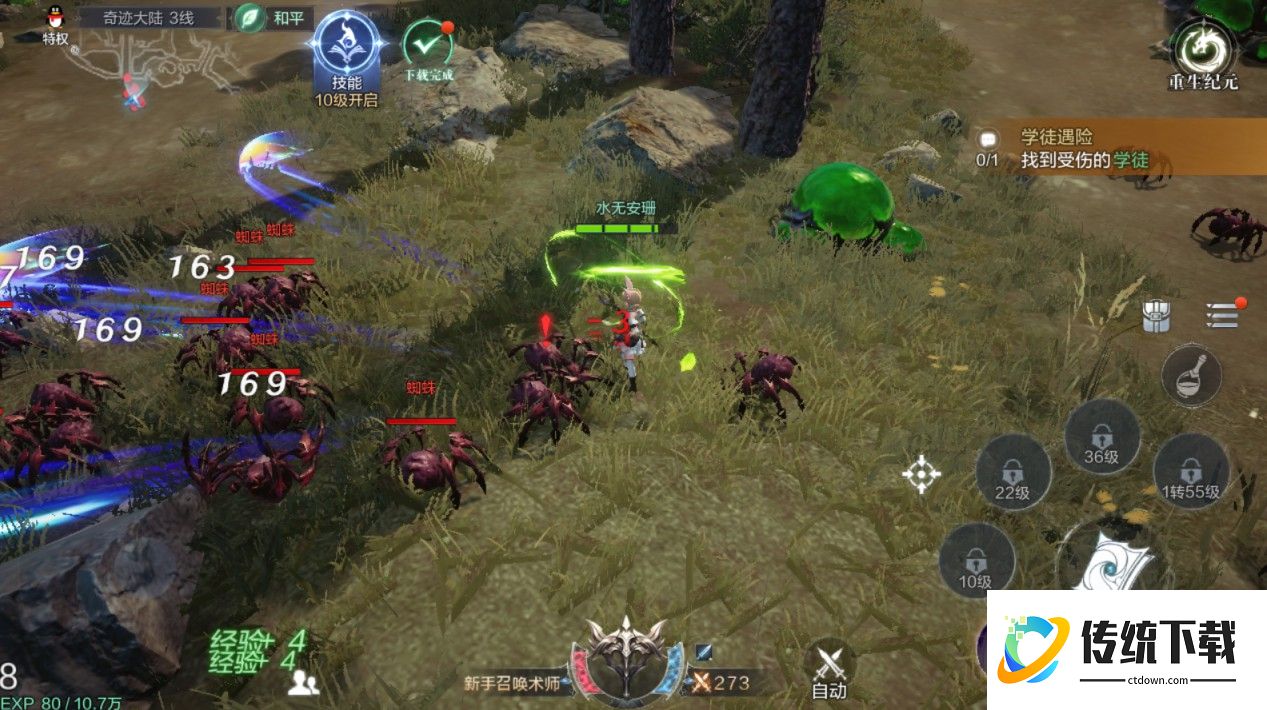This screenshot has width=1267, height=710.
Task: Click the crosshair target-switch icon
Action: pyautogui.click(x=921, y=474)
